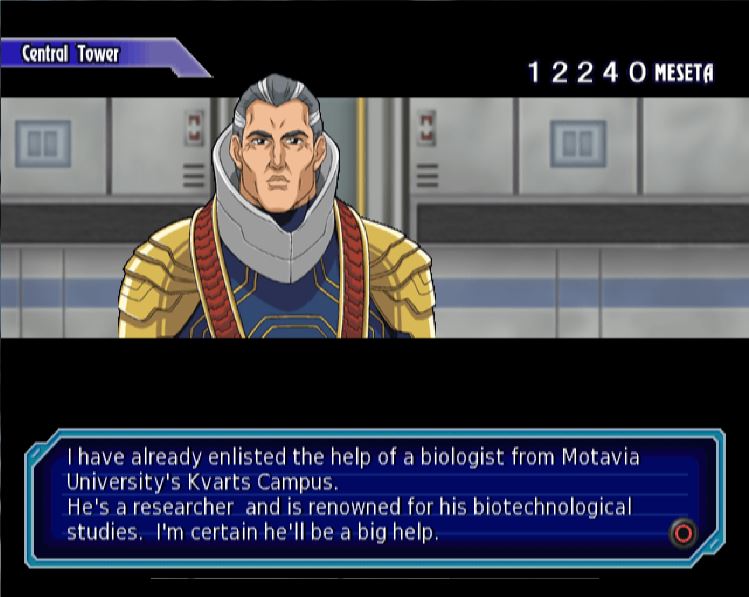Screen dimensions: 749x597
Task: Advance the dialogue box about the biologist
Action: 682,533
